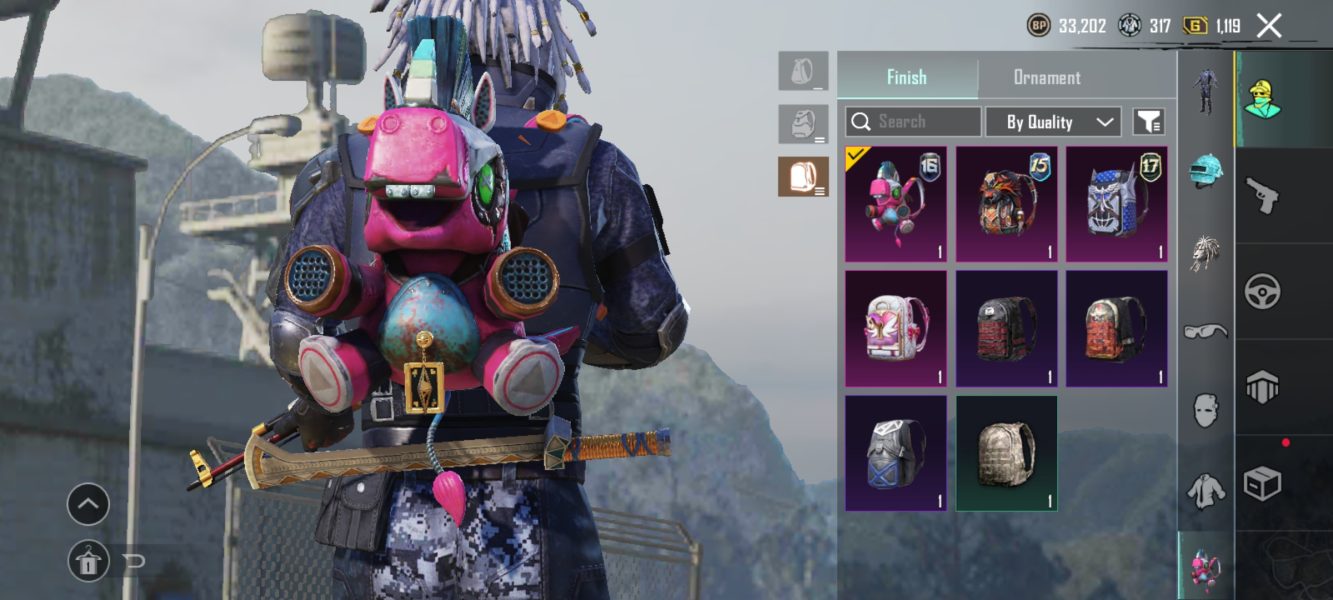1333x600 pixels.
Task: Open the weapons pistol category
Action: click(1263, 195)
